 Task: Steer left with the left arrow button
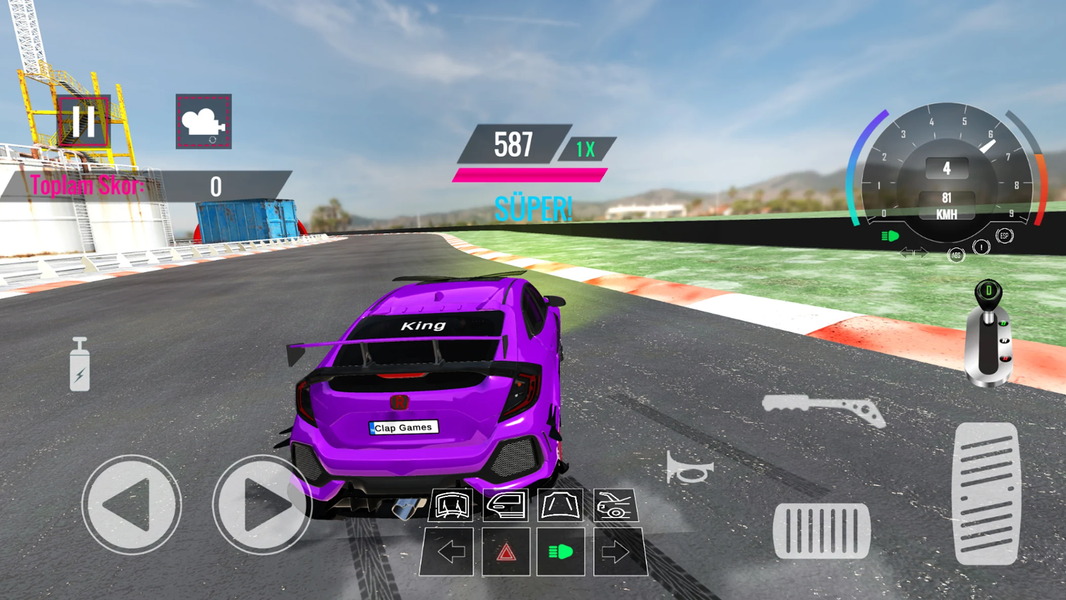coord(131,505)
